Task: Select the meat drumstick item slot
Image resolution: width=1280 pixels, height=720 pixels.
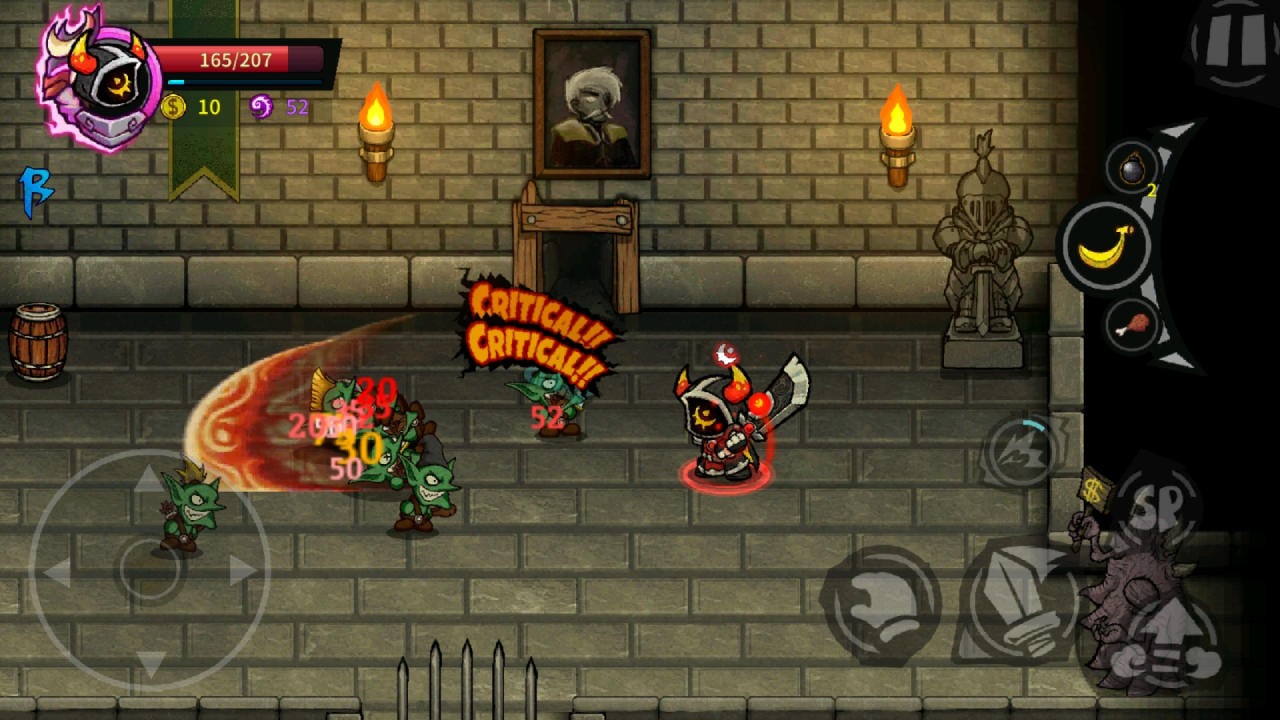Action: pos(1131,325)
